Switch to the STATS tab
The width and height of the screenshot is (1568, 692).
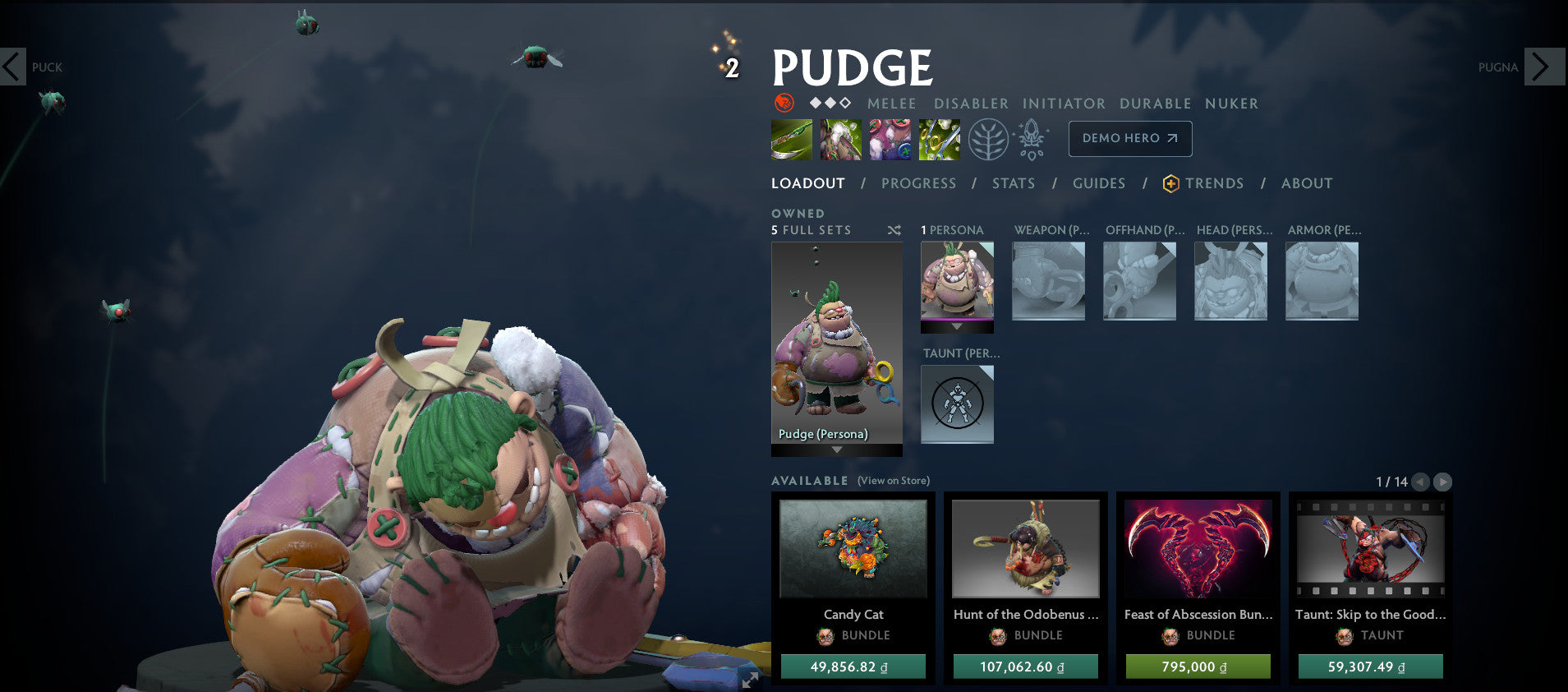pyautogui.click(x=1013, y=183)
